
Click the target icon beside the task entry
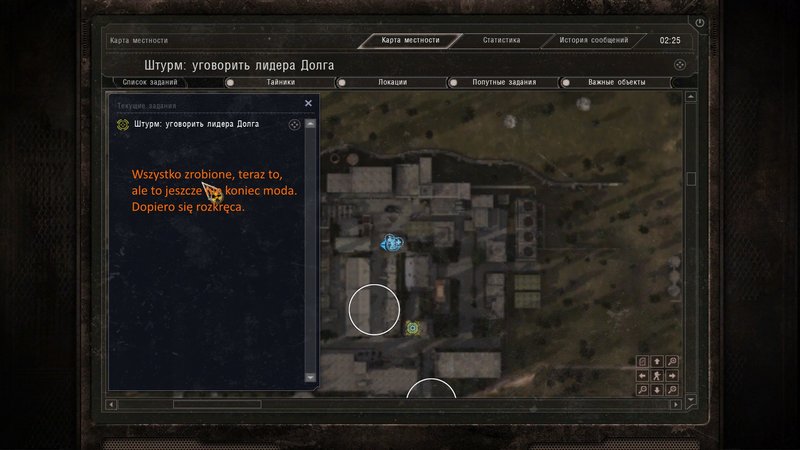pos(294,125)
